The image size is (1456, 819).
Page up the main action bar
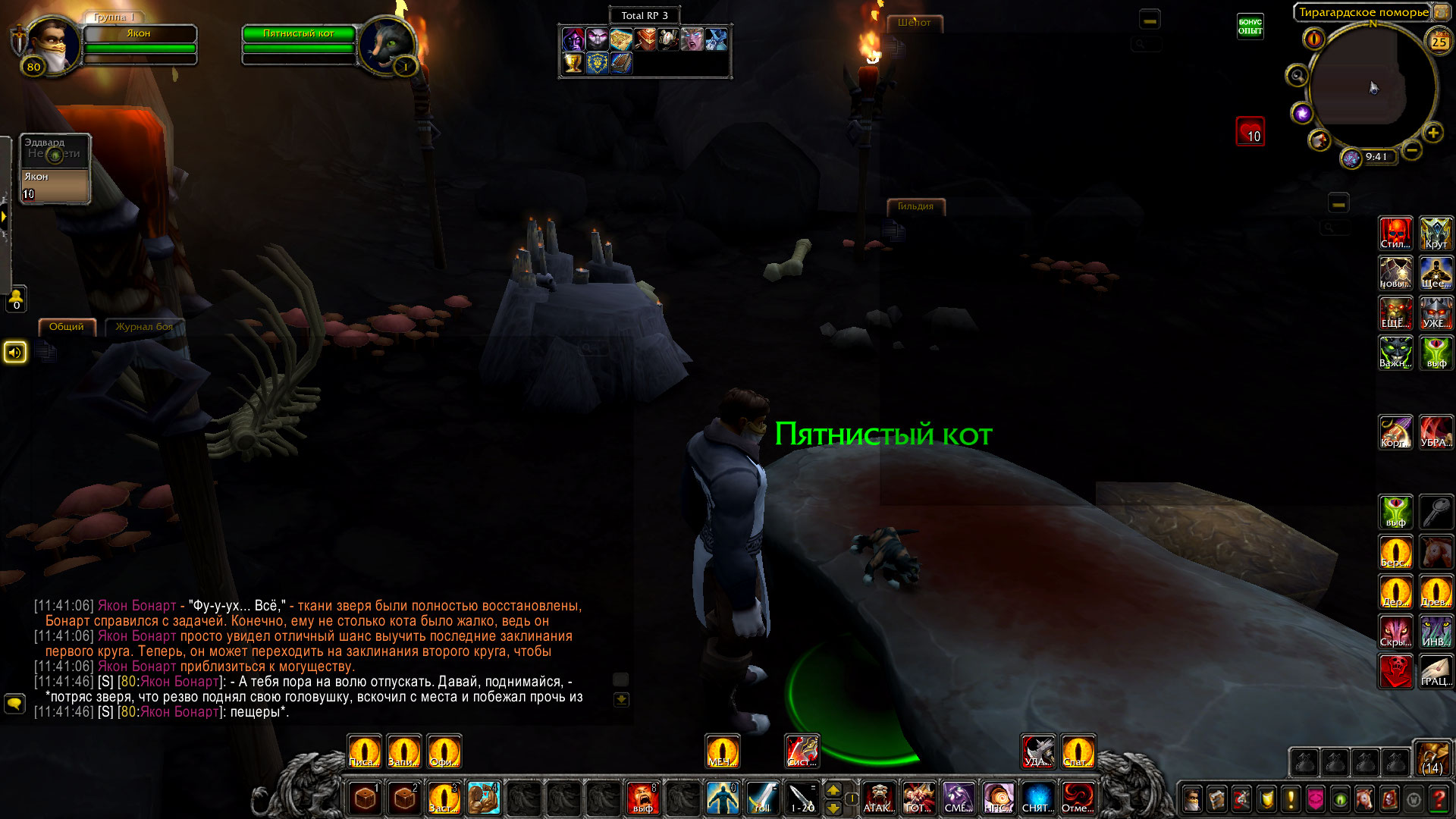point(833,790)
